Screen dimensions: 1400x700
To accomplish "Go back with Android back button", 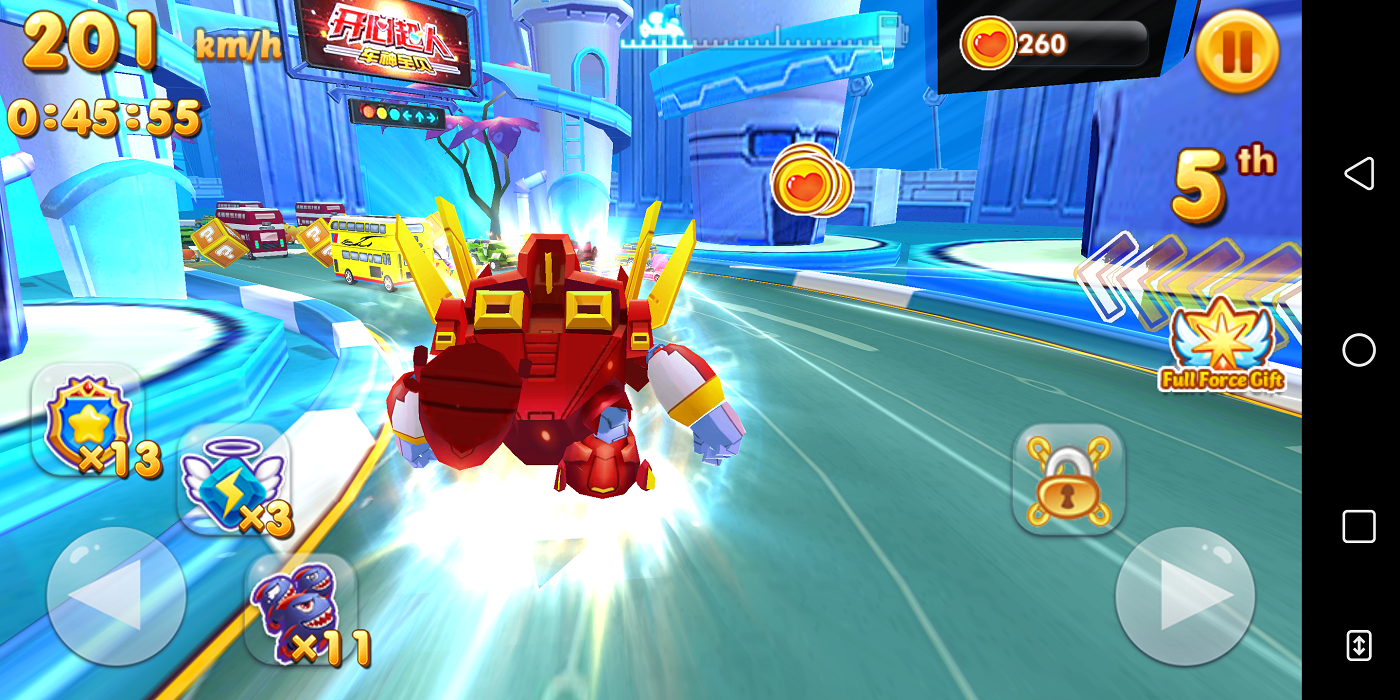I will click(x=1358, y=174).
